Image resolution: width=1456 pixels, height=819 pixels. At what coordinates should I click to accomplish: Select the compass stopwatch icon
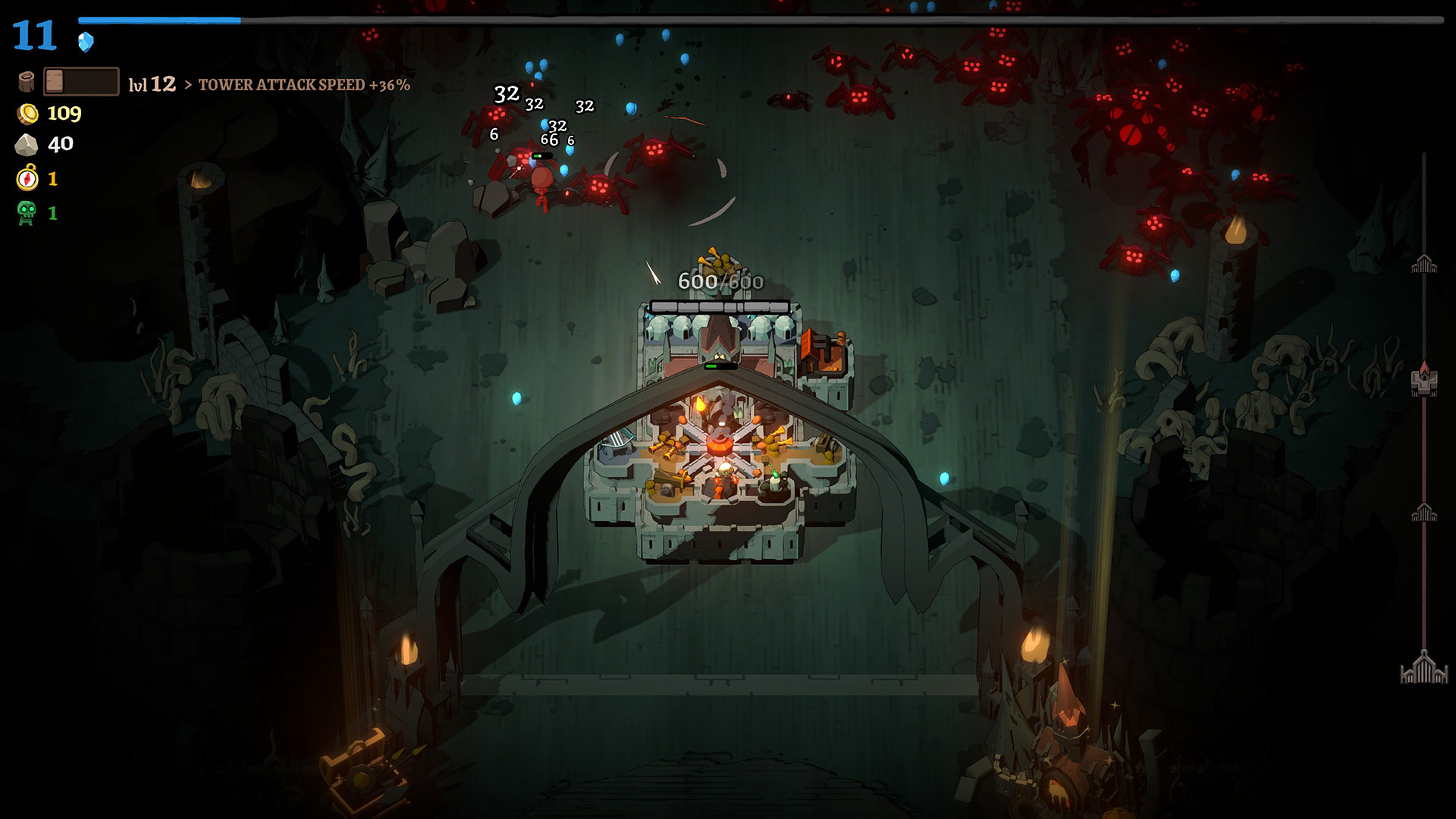(x=27, y=178)
